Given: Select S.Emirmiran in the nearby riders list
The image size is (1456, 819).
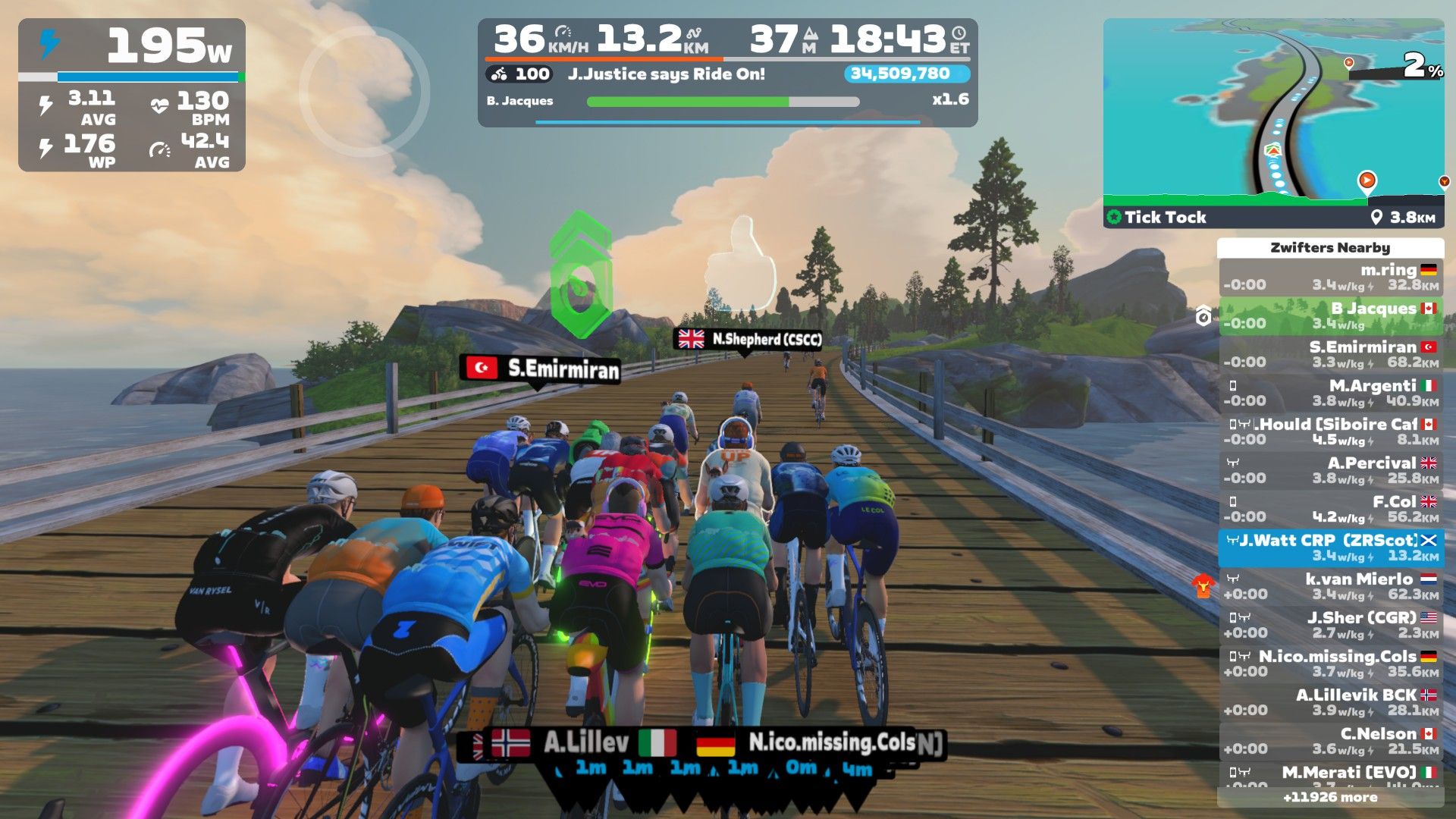Looking at the screenshot, I should pyautogui.click(x=1331, y=355).
